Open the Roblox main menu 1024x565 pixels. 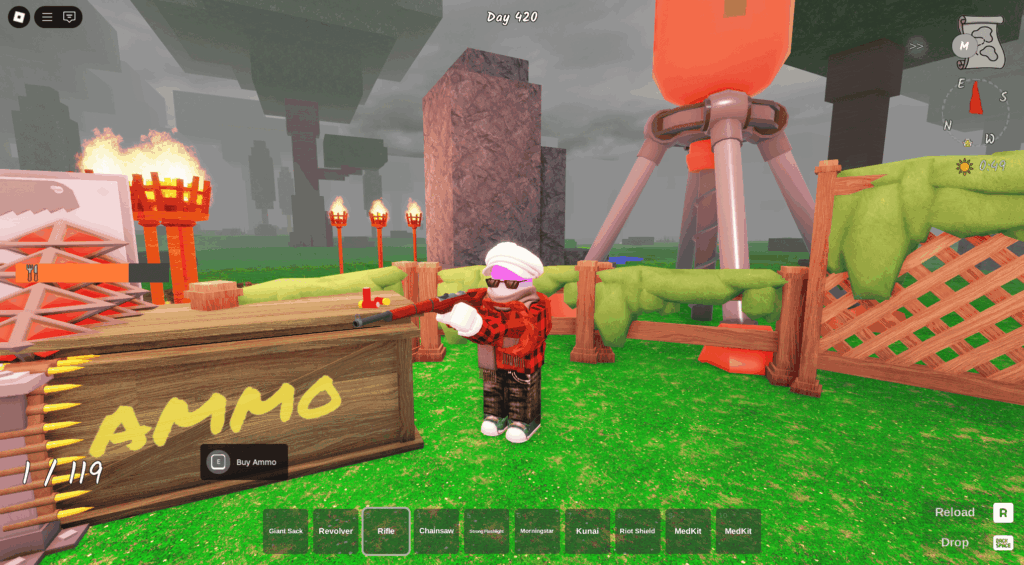tap(19, 17)
